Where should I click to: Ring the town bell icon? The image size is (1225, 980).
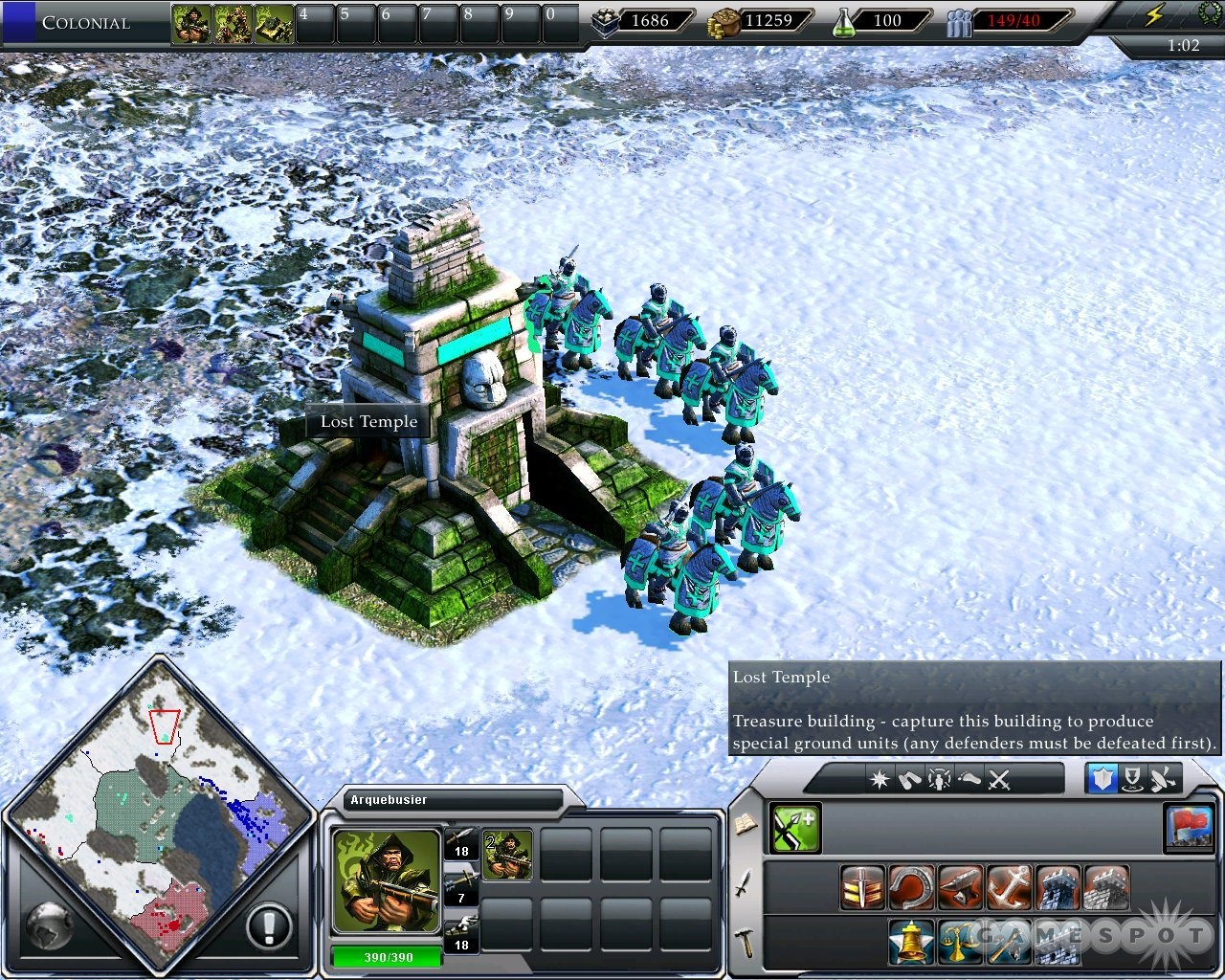point(910,943)
